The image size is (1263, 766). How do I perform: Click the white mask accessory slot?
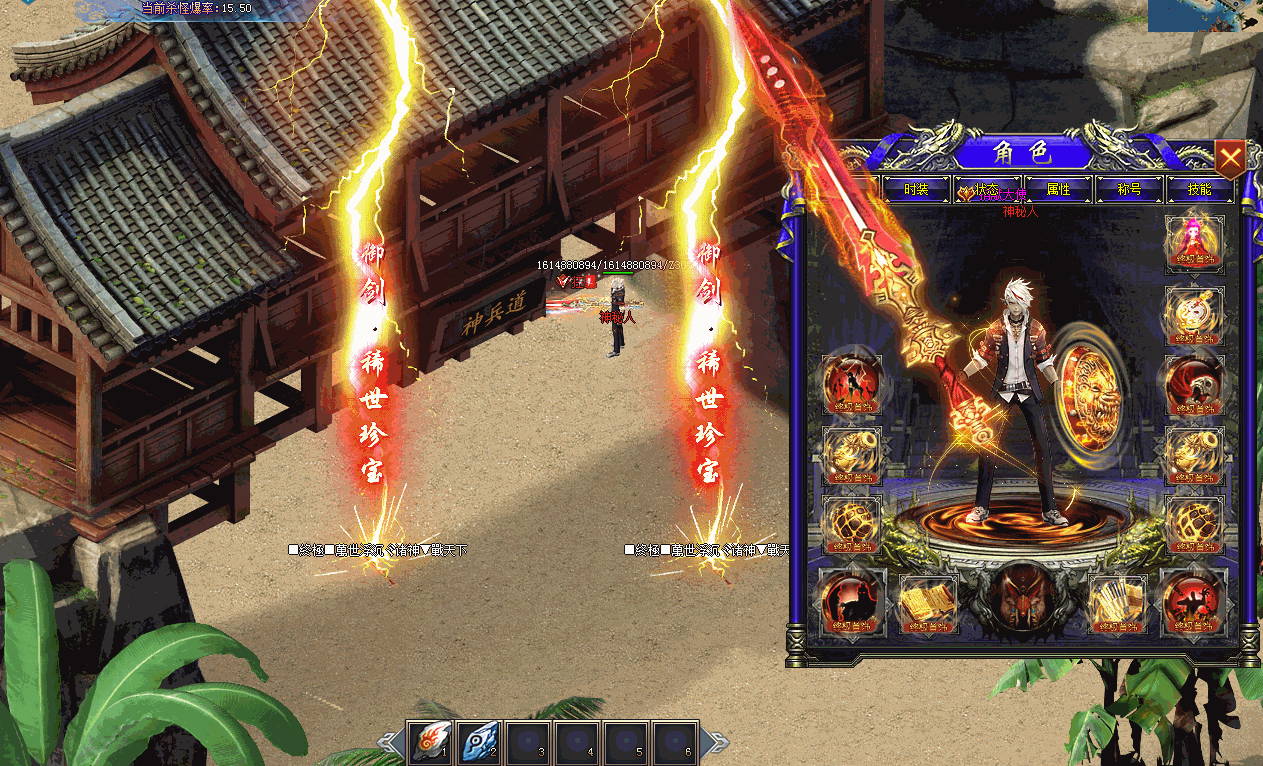point(1195,316)
